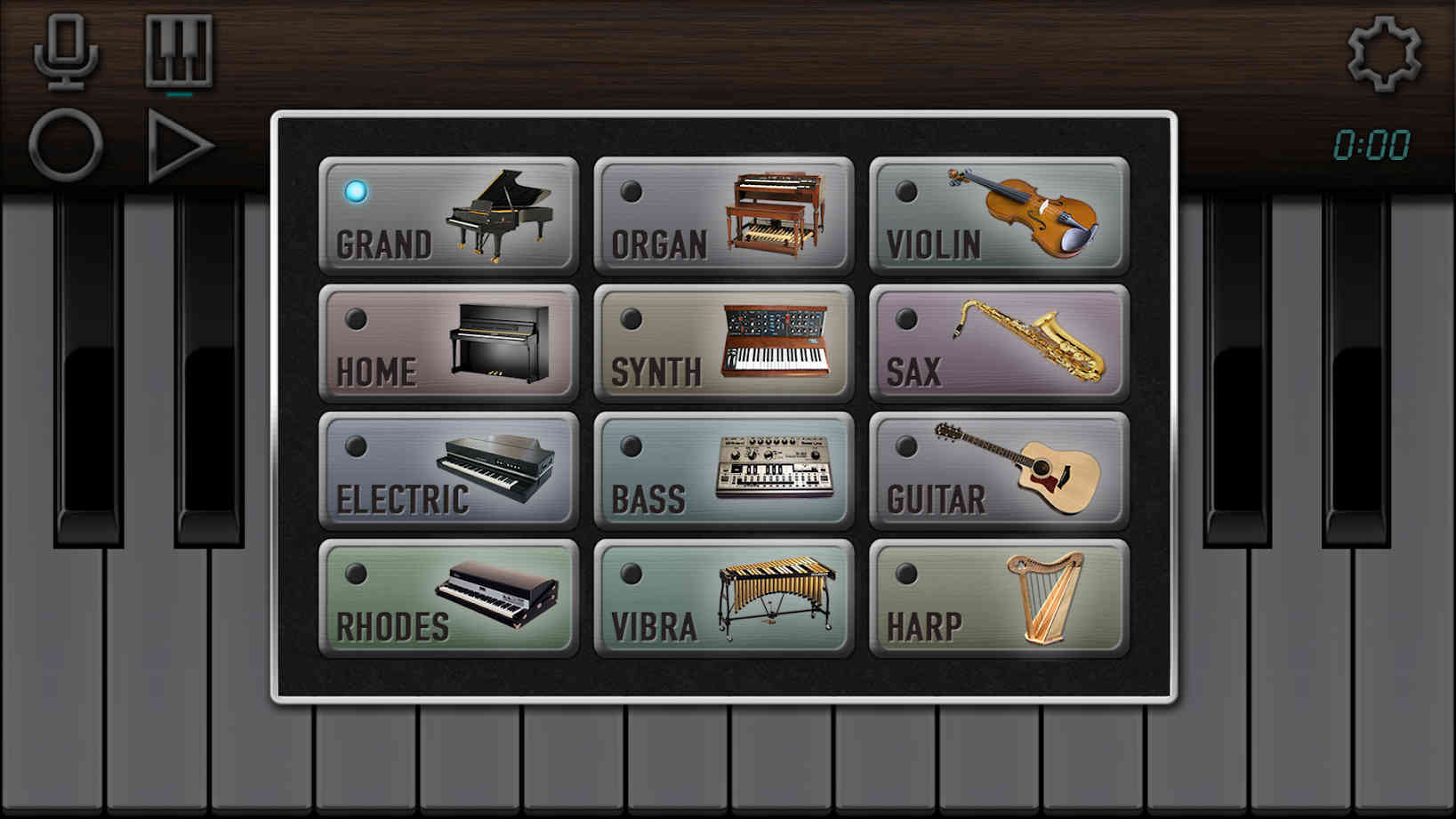Switch to the Violin sound
The image size is (1456, 819).
tap(999, 215)
